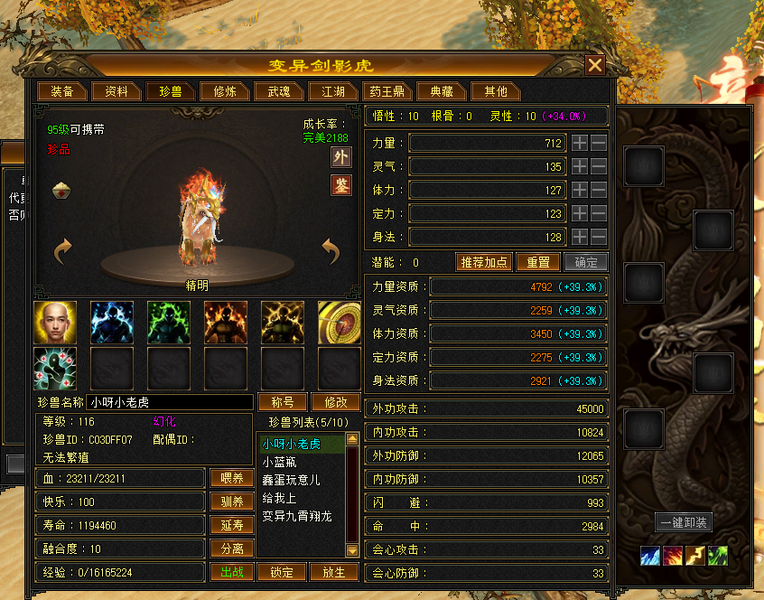The width and height of the screenshot is (764, 600).
Task: Click the 一键卸装 unequip button
Action: pyautogui.click(x=684, y=522)
